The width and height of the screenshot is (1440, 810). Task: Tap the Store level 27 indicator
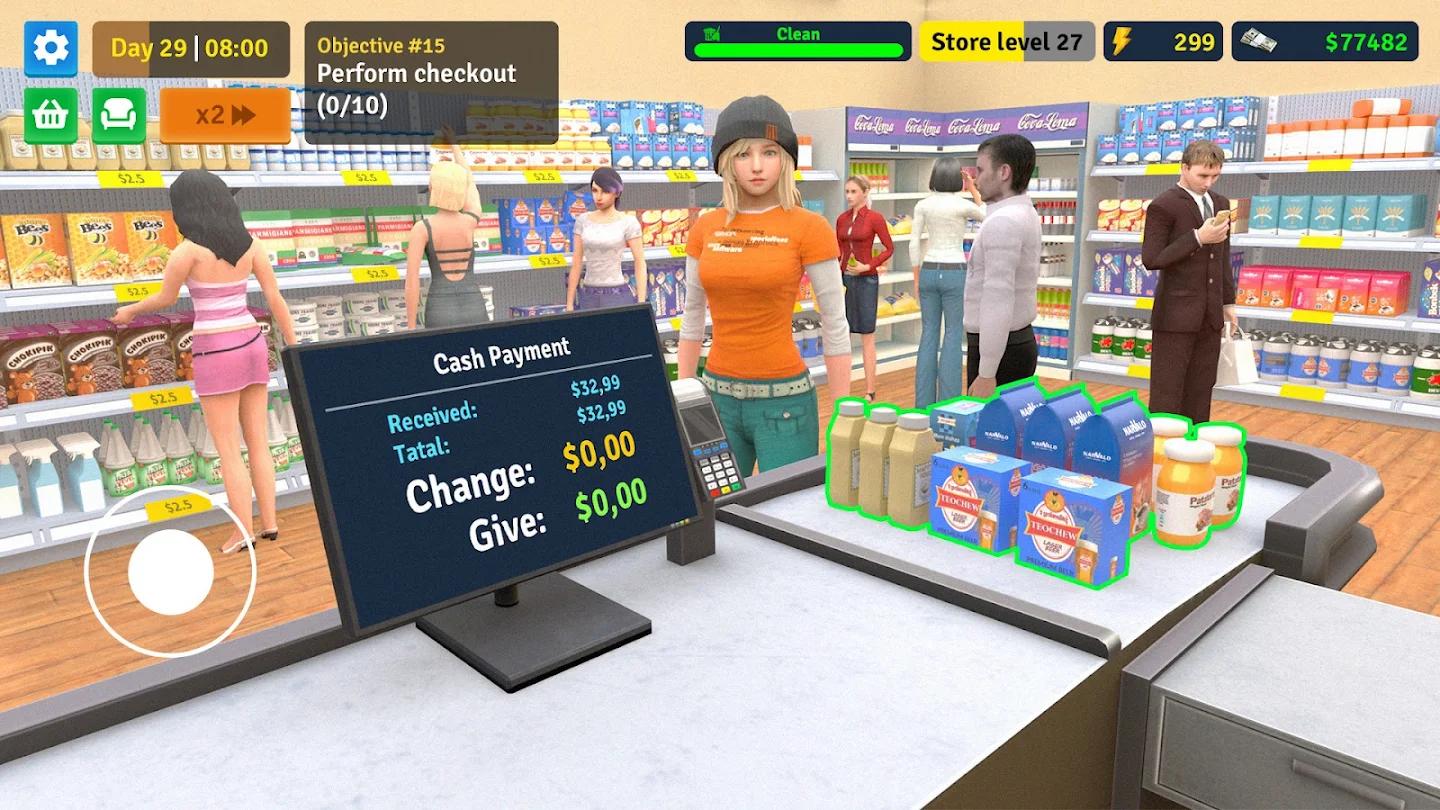point(1004,41)
